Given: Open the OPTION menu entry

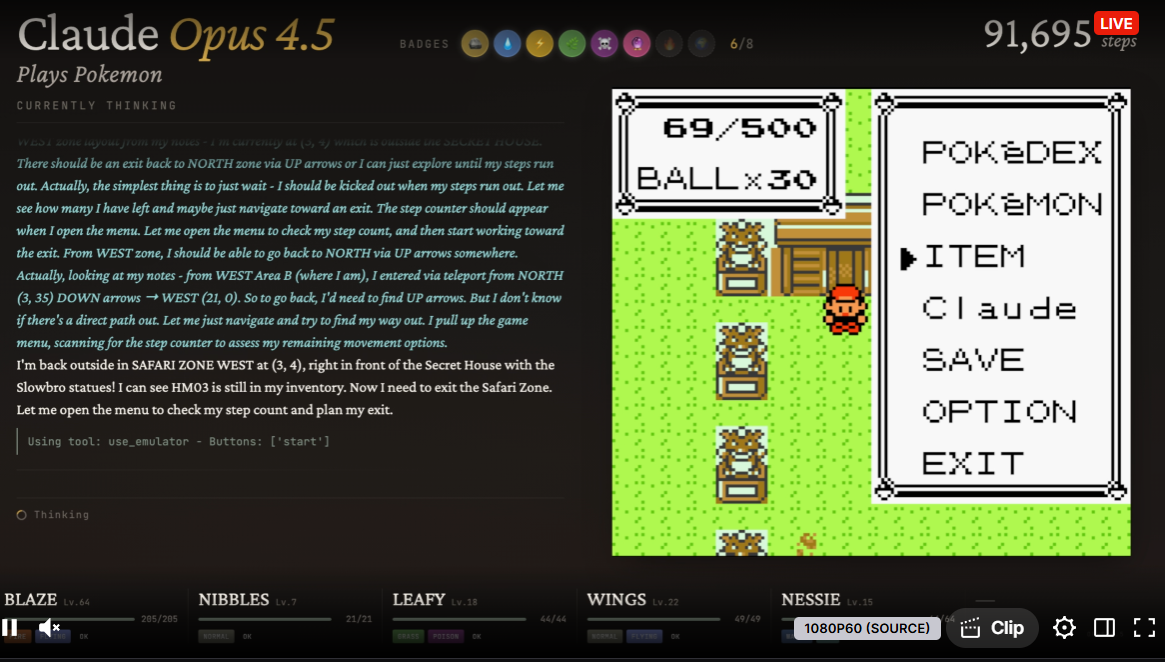Looking at the screenshot, I should pos(998,412).
